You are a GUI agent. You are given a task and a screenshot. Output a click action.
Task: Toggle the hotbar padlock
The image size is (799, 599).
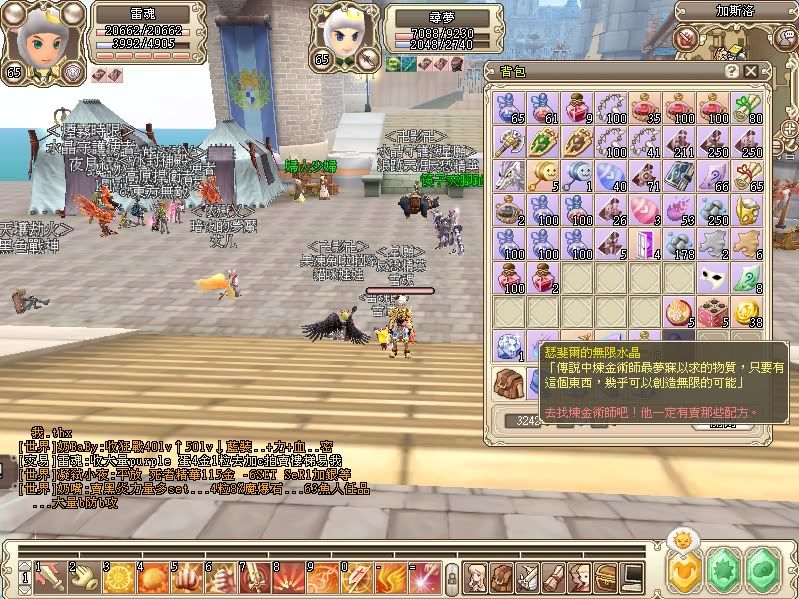tap(452, 578)
